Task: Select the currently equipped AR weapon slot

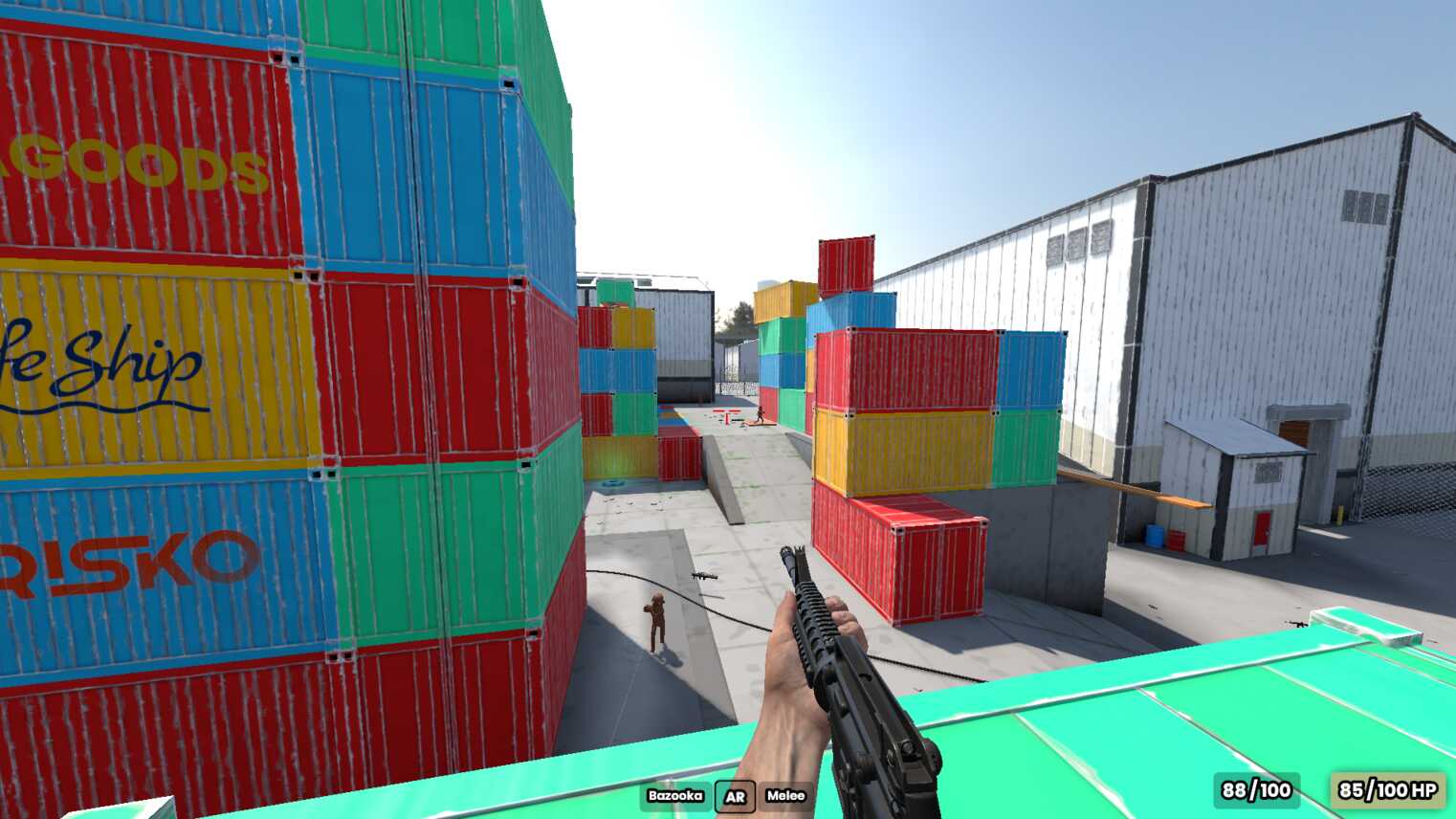Action: [x=735, y=796]
